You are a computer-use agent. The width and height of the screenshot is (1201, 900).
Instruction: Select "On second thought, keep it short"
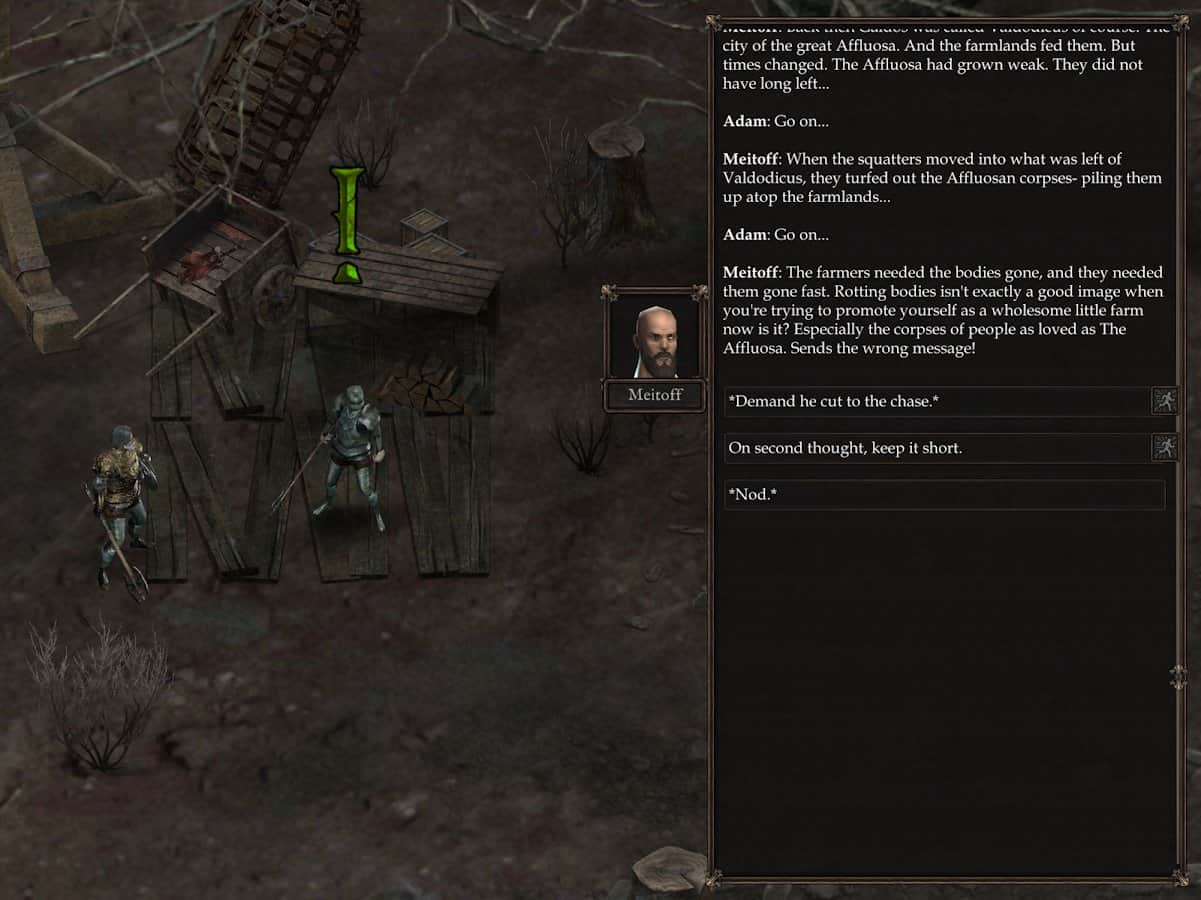point(936,448)
